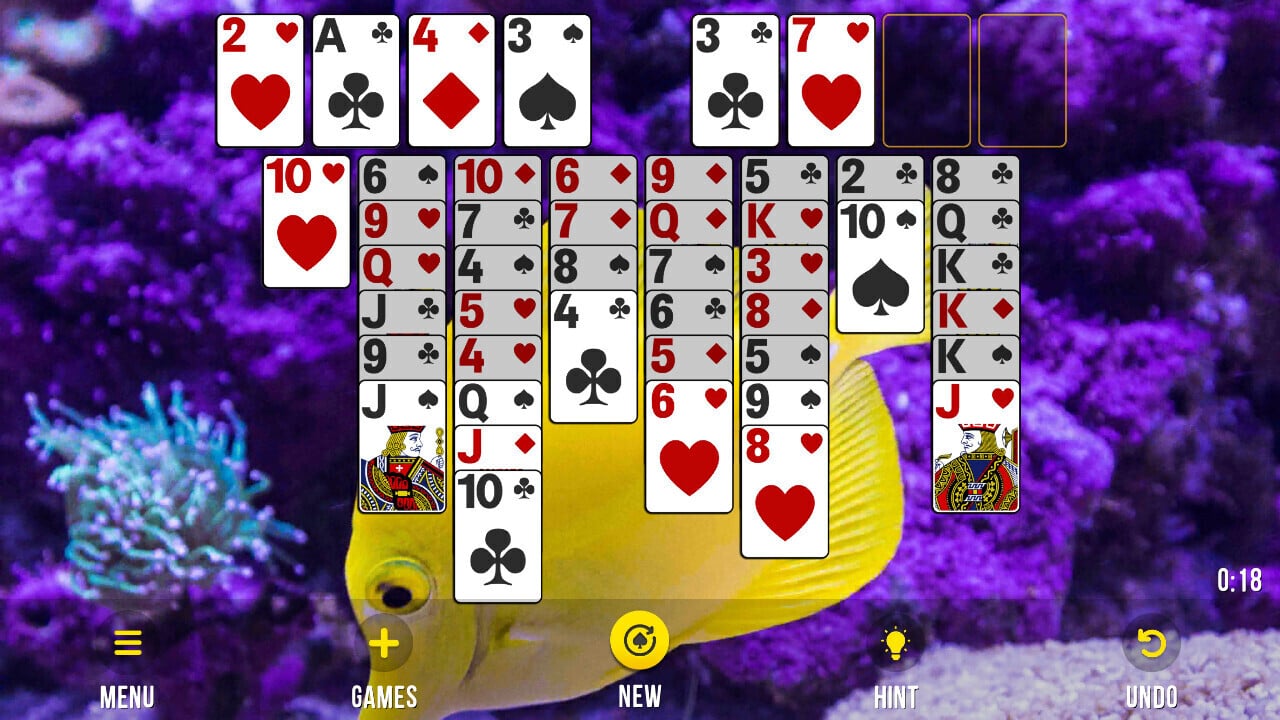Click the 8 of Hearts card
This screenshot has height=720, width=1280.
click(x=785, y=490)
